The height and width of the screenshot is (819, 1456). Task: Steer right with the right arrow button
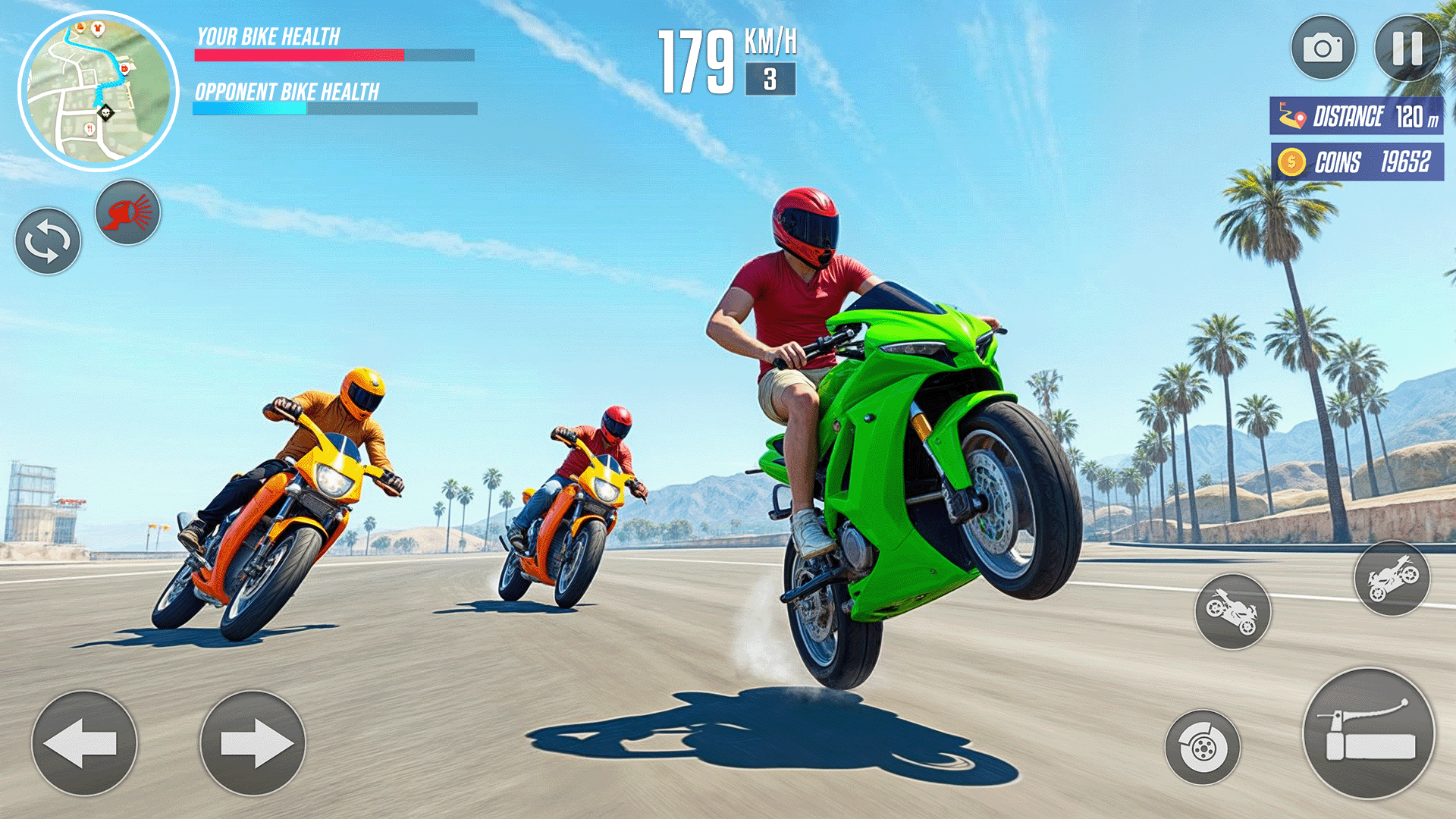click(x=254, y=743)
